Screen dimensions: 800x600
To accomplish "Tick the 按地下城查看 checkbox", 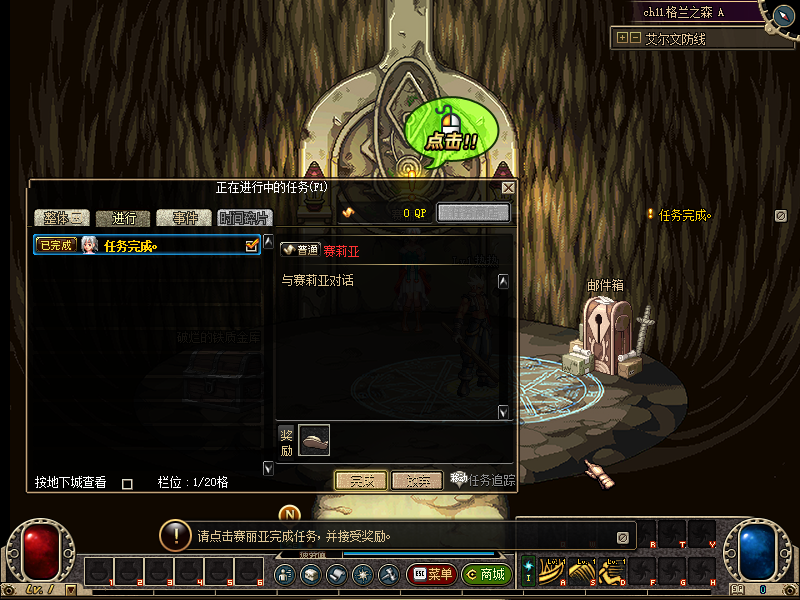I will pos(127,483).
